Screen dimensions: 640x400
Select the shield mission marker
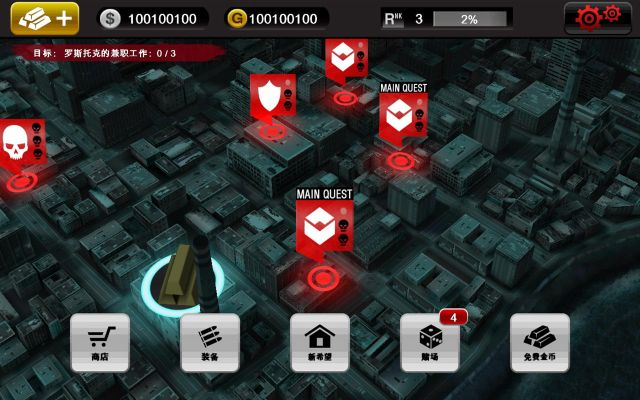tap(270, 96)
